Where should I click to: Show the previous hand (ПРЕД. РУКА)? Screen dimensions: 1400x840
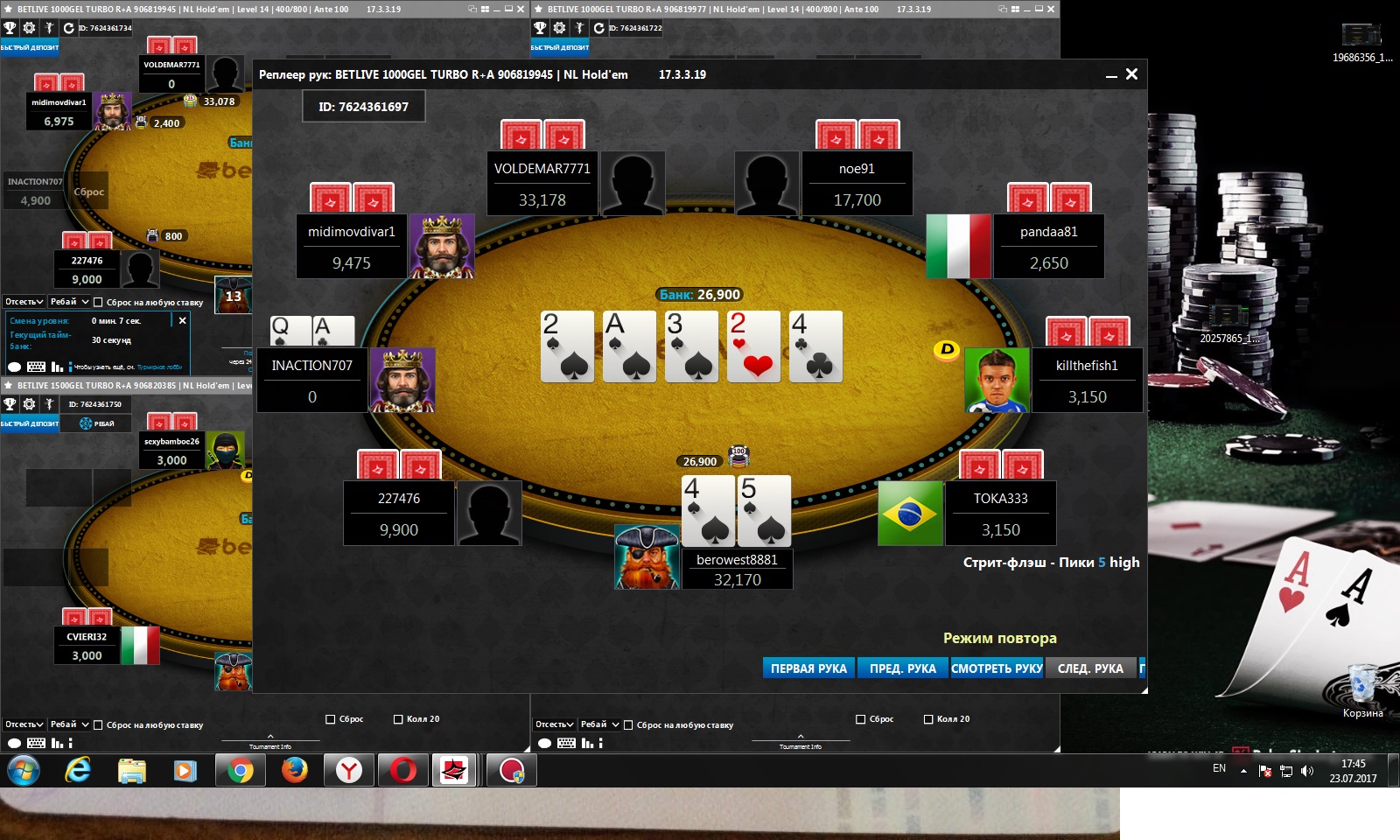point(902,668)
